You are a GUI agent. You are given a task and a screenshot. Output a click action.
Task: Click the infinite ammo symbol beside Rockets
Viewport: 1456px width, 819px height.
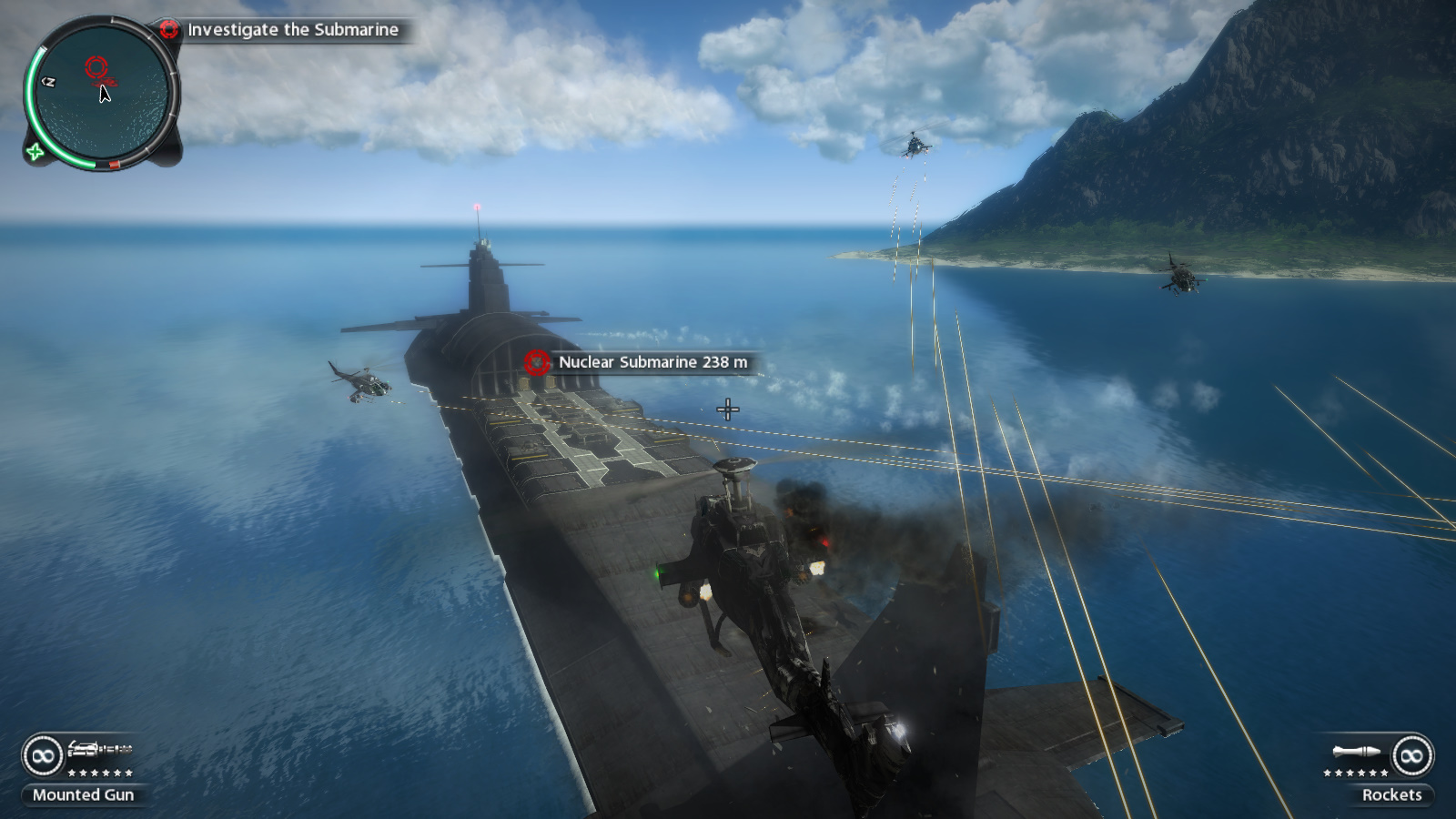tap(1411, 756)
